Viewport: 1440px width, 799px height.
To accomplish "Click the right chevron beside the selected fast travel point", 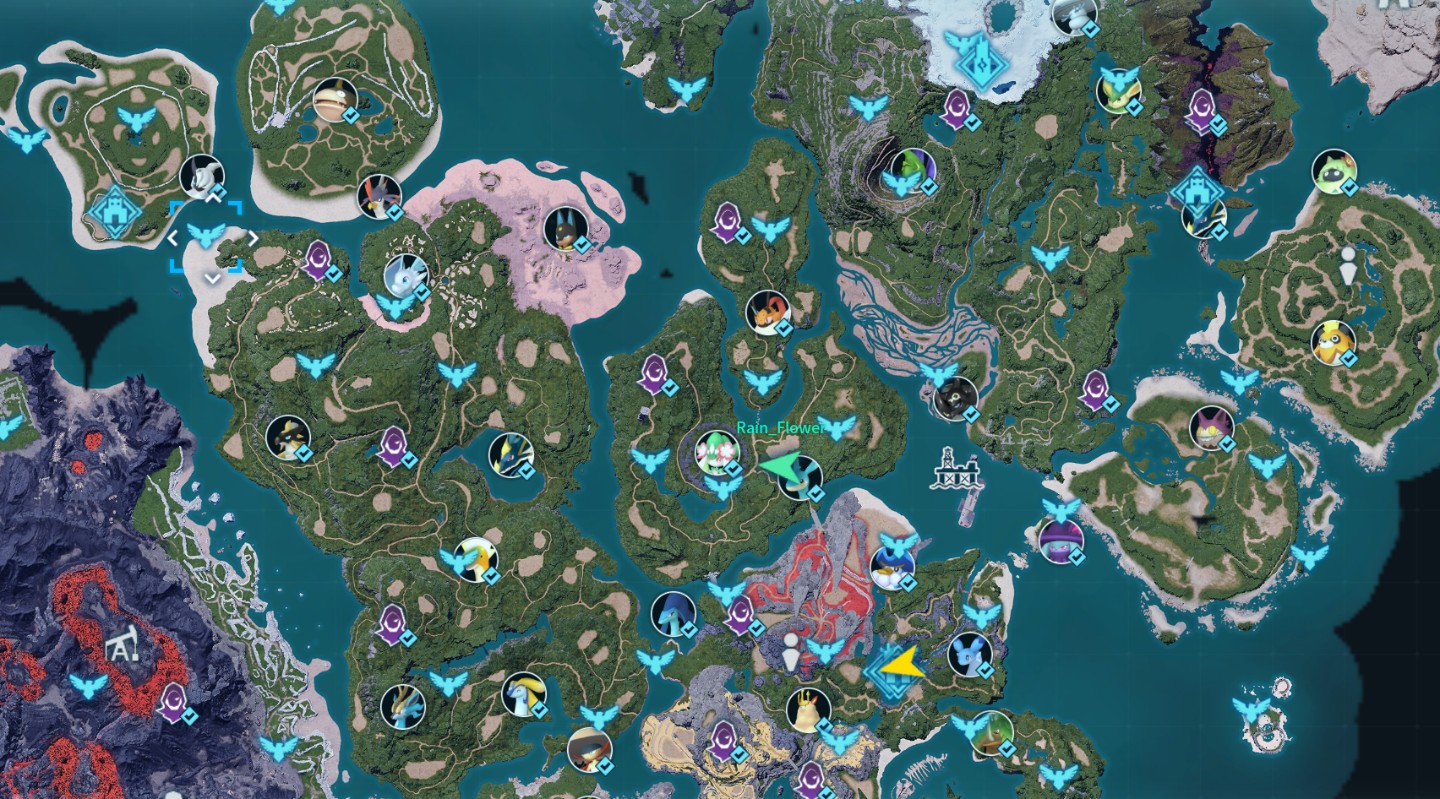I will click(254, 238).
